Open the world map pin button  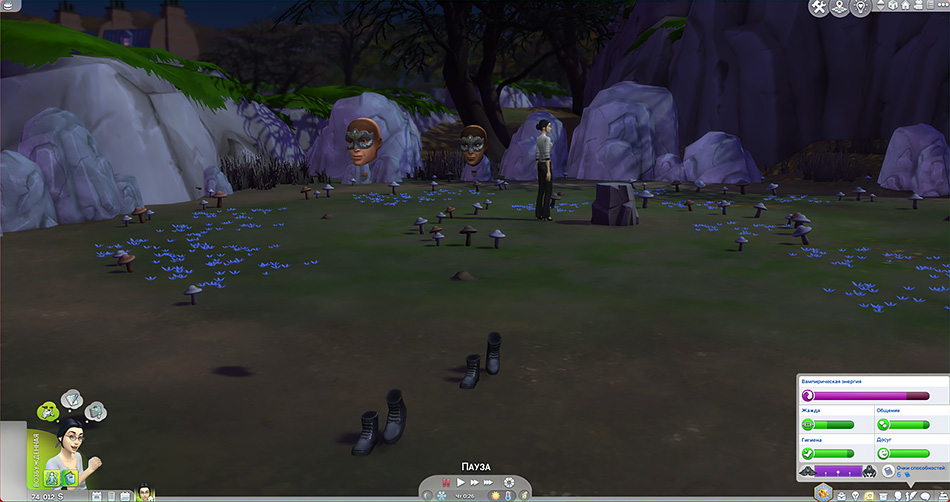[x=841, y=8]
